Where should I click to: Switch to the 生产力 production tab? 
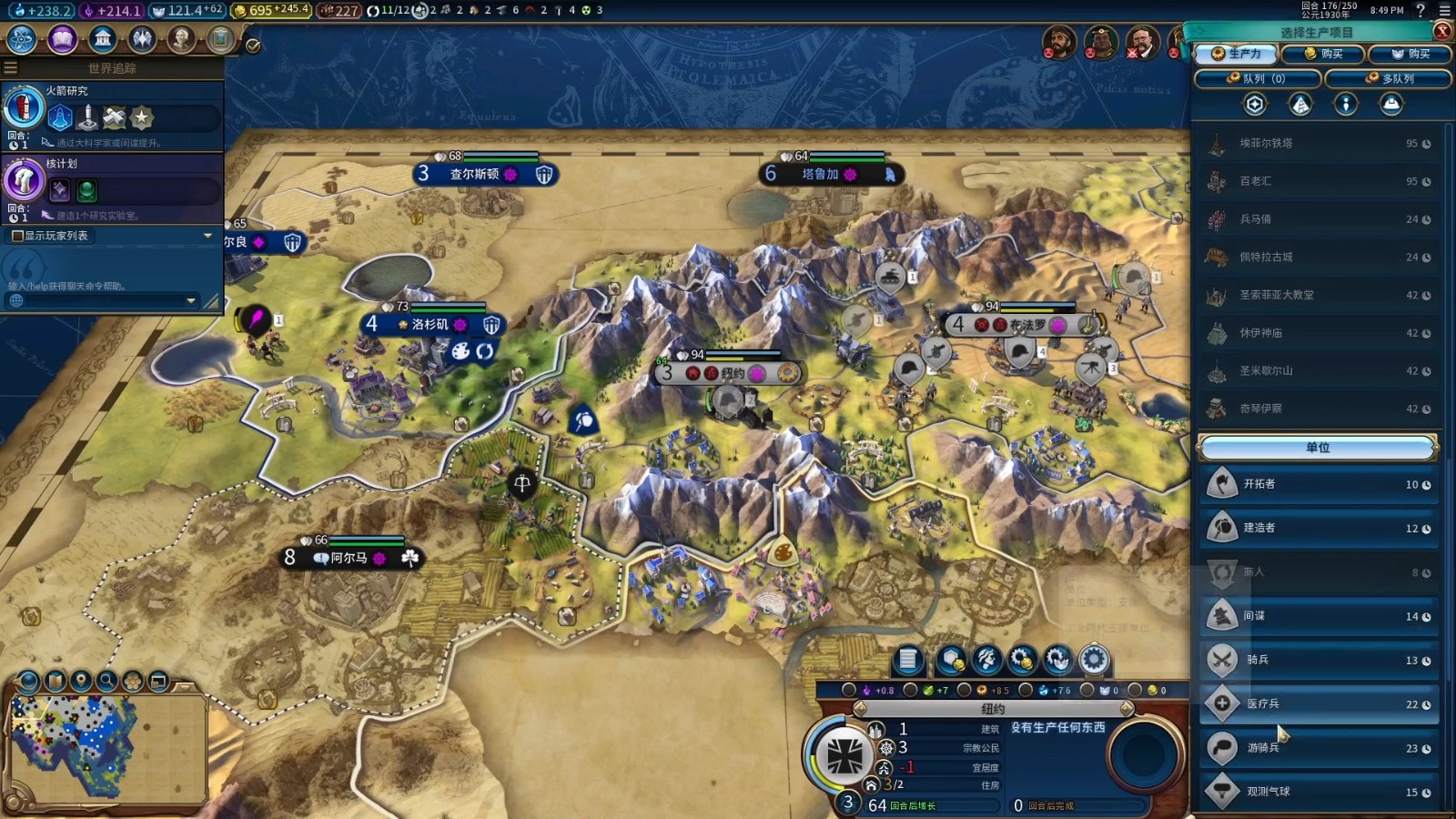(1236, 54)
